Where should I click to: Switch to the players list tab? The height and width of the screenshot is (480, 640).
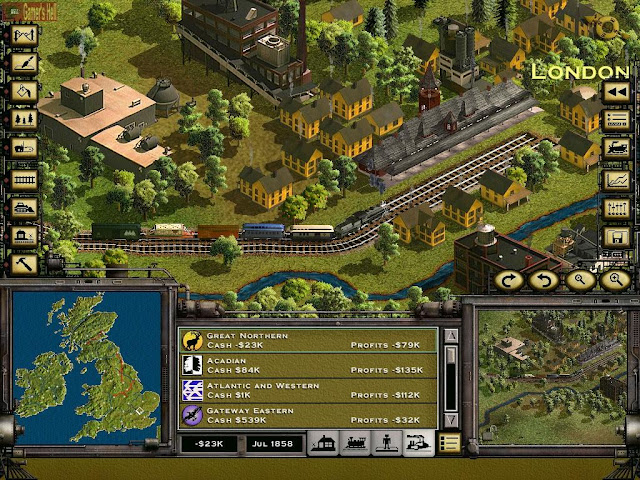(386, 443)
